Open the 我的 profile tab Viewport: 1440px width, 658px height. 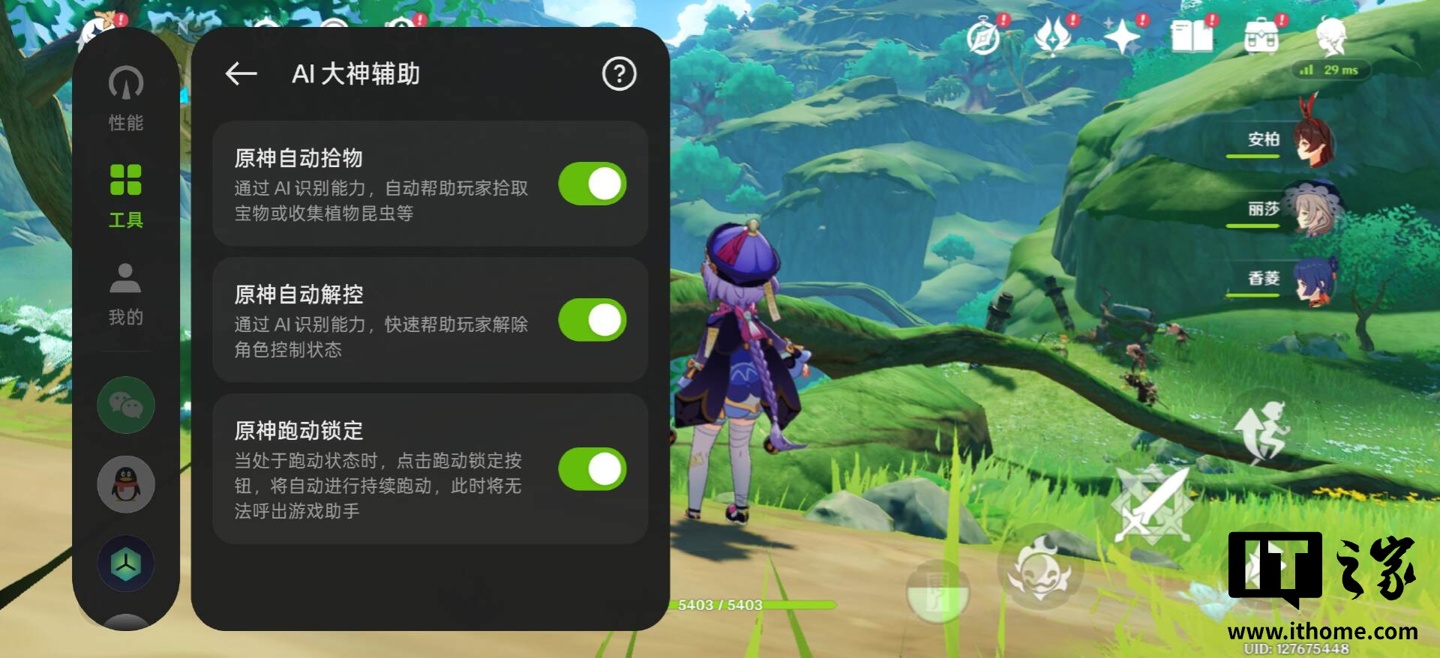click(x=126, y=294)
